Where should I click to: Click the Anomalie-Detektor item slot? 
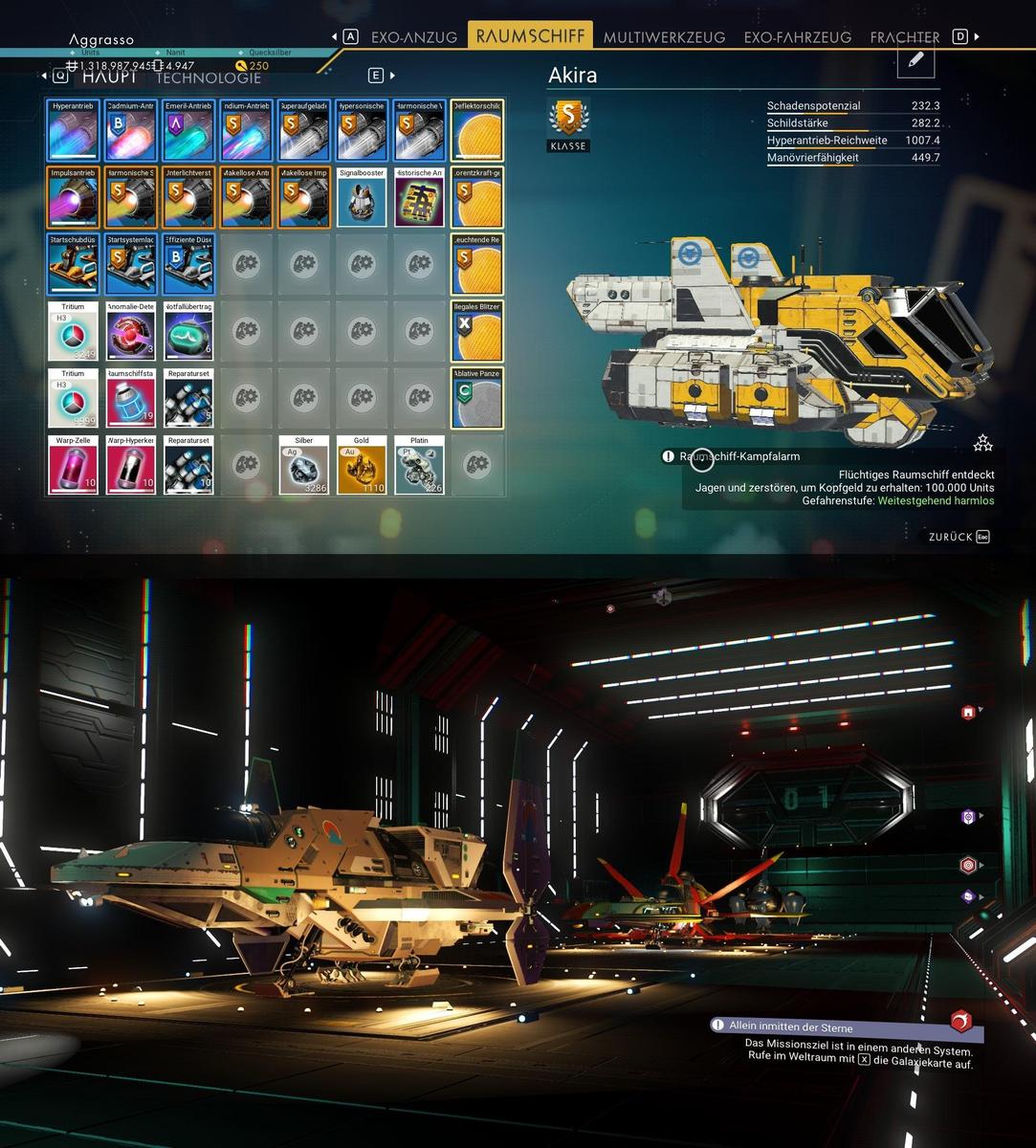131,332
